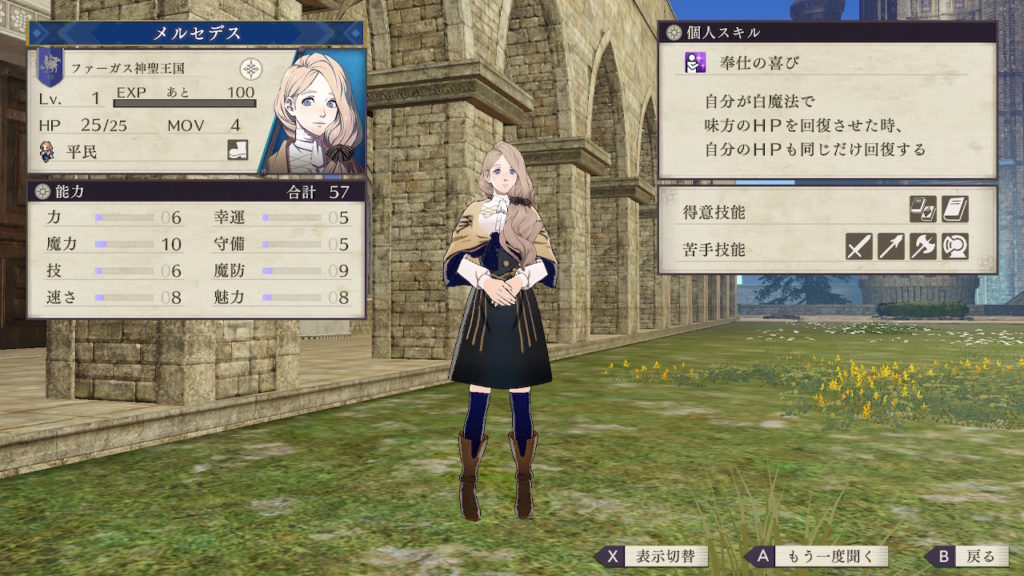This screenshot has height=576, width=1024.
Task: Click the 平民 class sprite icon
Action: click(47, 152)
